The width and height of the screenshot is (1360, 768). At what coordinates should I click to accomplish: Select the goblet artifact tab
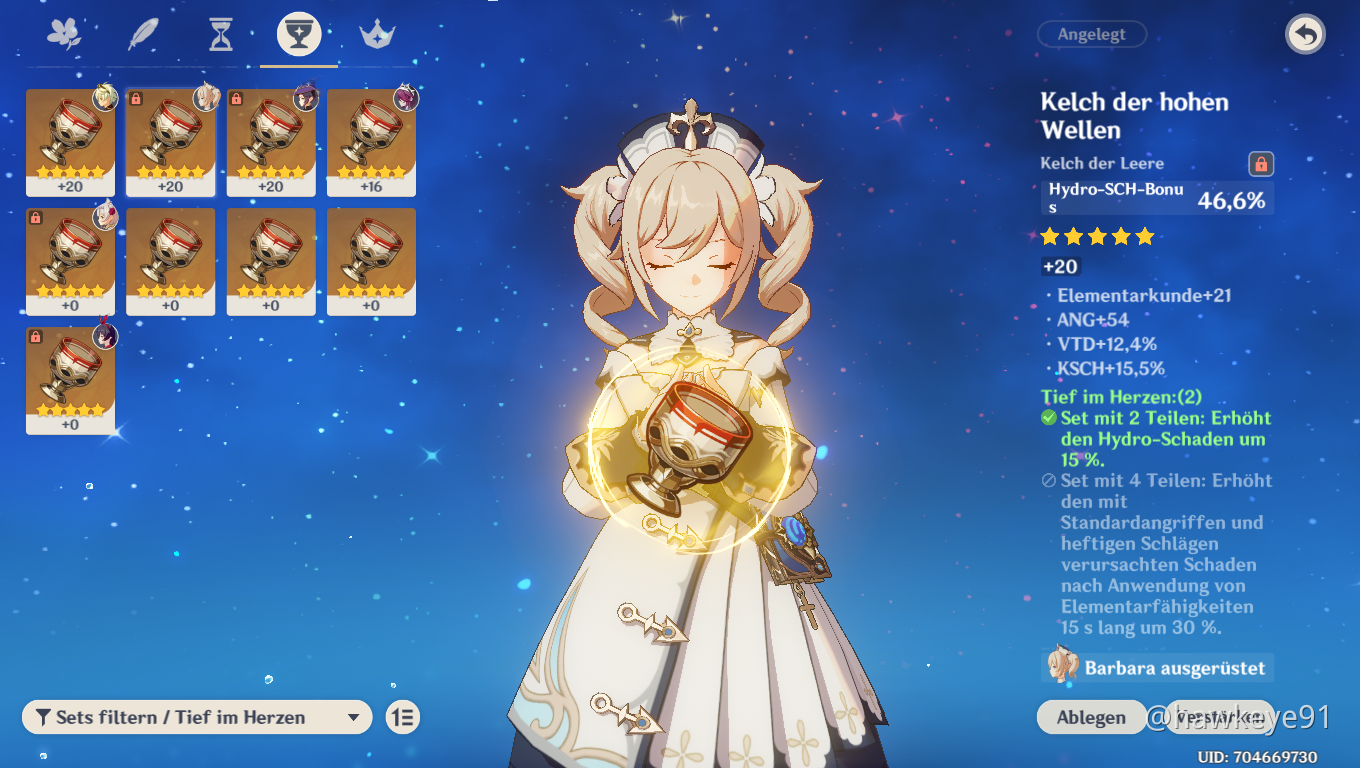[x=299, y=35]
